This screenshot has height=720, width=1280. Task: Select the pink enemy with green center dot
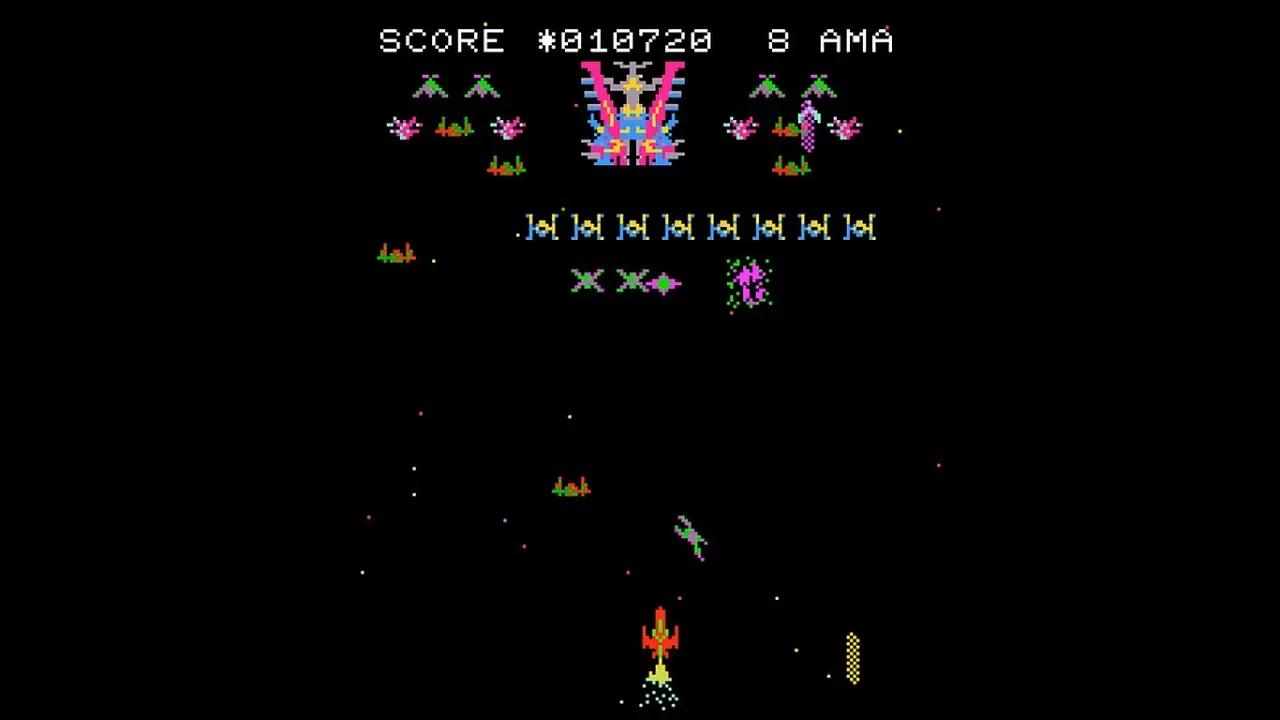coord(663,283)
